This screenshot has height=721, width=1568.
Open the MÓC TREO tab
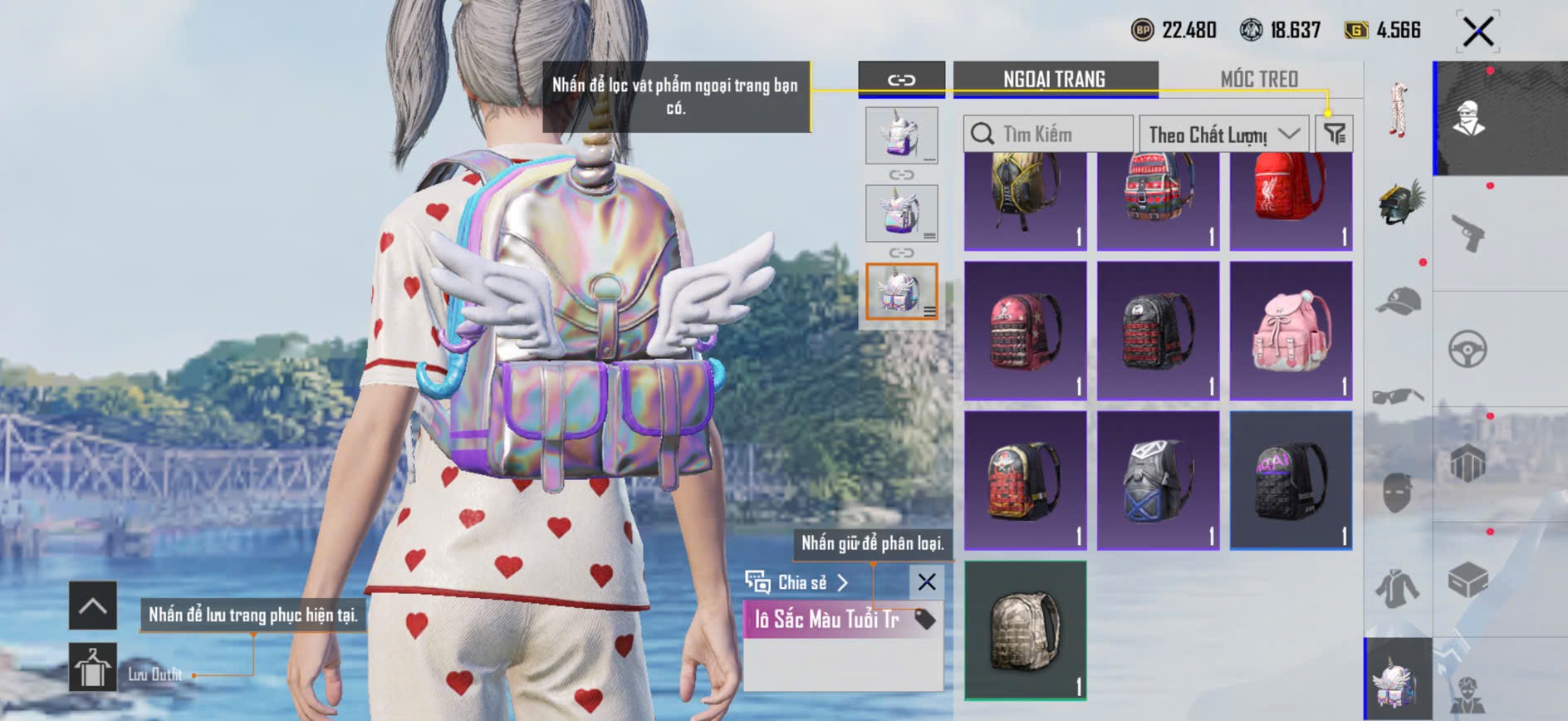pyautogui.click(x=1258, y=80)
